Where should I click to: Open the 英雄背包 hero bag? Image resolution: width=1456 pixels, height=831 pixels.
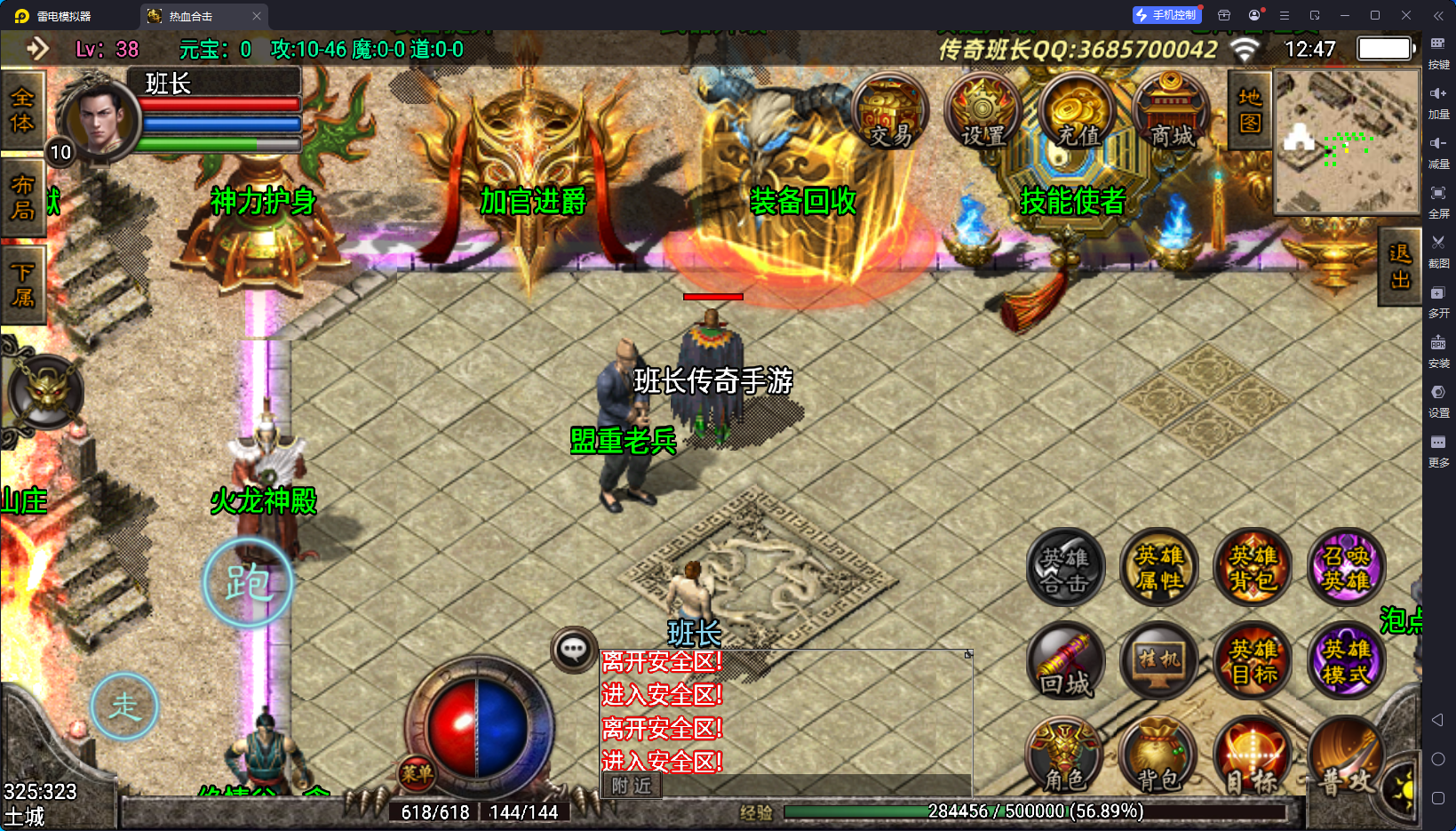click(1253, 568)
